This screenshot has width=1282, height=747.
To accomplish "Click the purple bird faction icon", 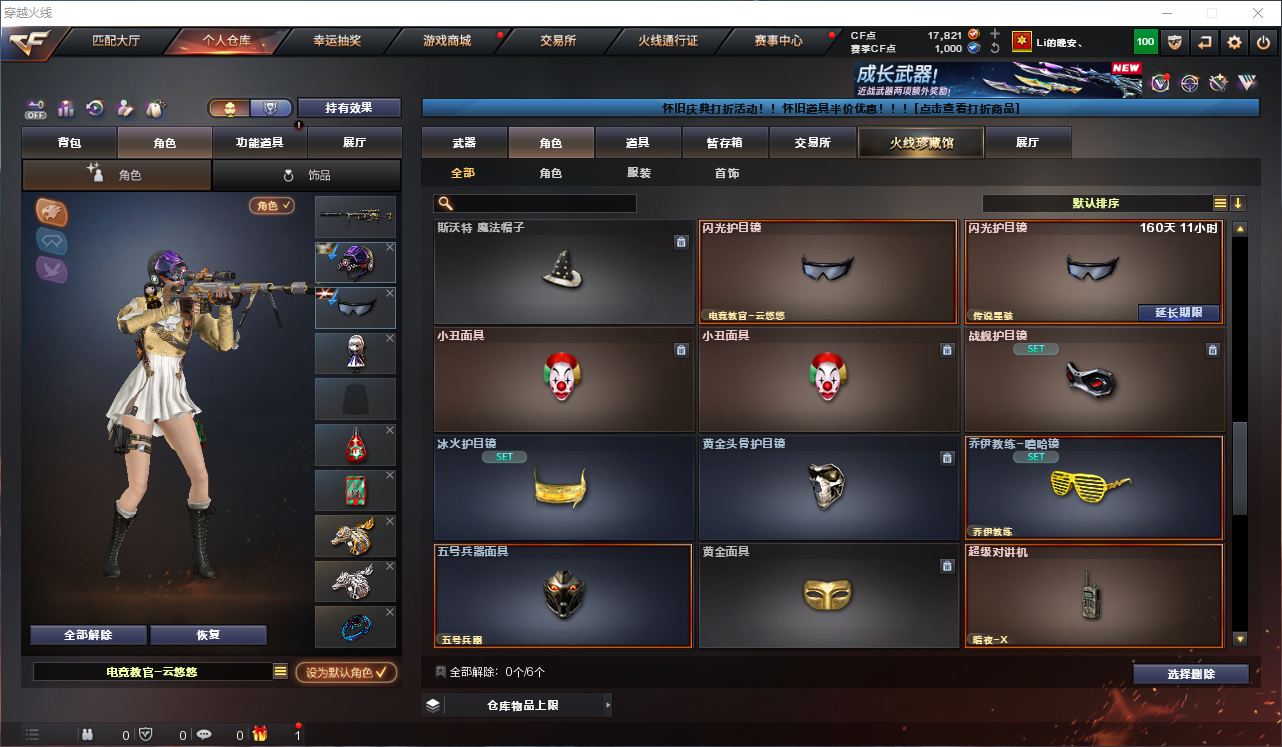I will [x=51, y=267].
